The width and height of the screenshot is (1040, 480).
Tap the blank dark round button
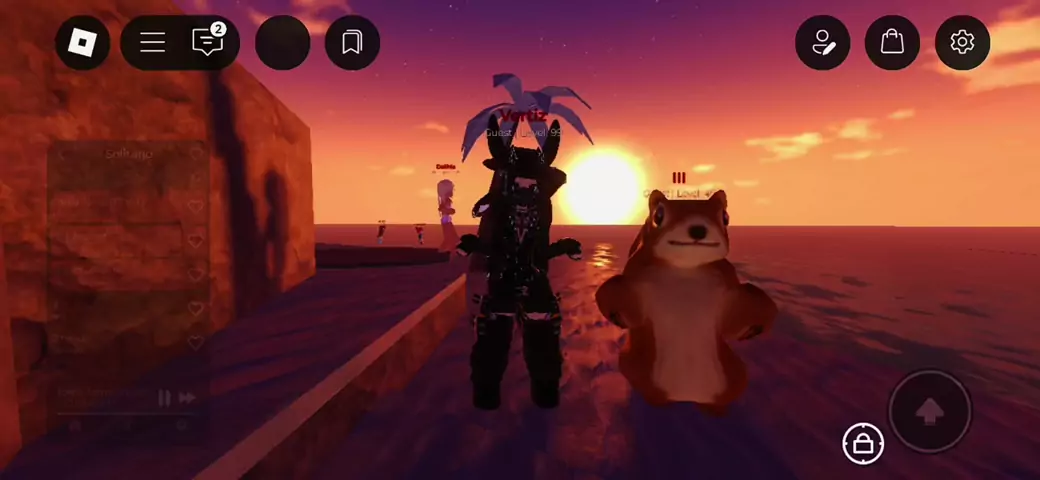[282, 42]
